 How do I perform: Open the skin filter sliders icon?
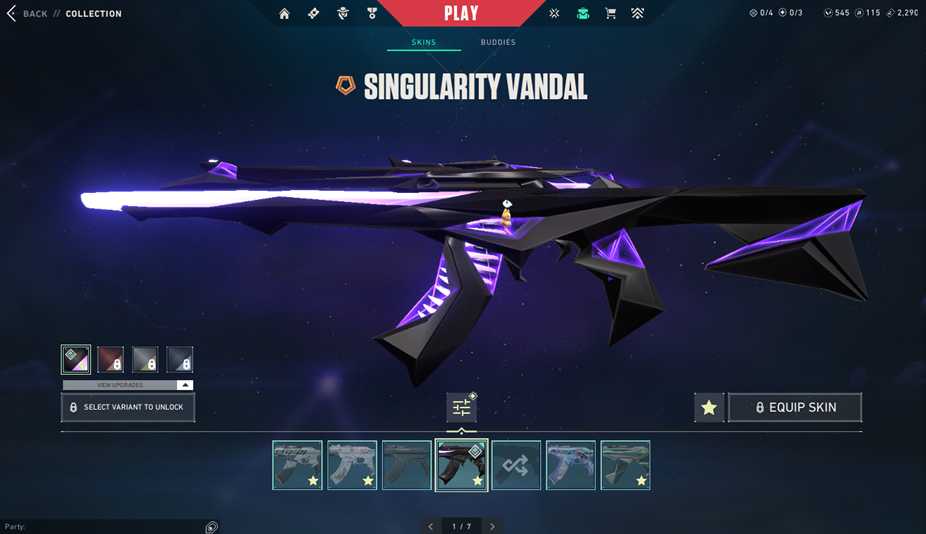pyautogui.click(x=461, y=407)
